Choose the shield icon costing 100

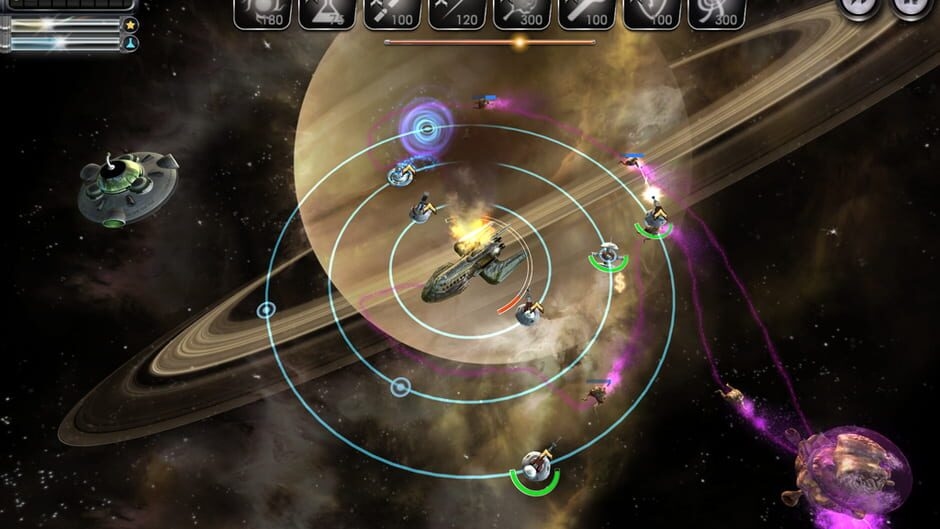point(652,11)
